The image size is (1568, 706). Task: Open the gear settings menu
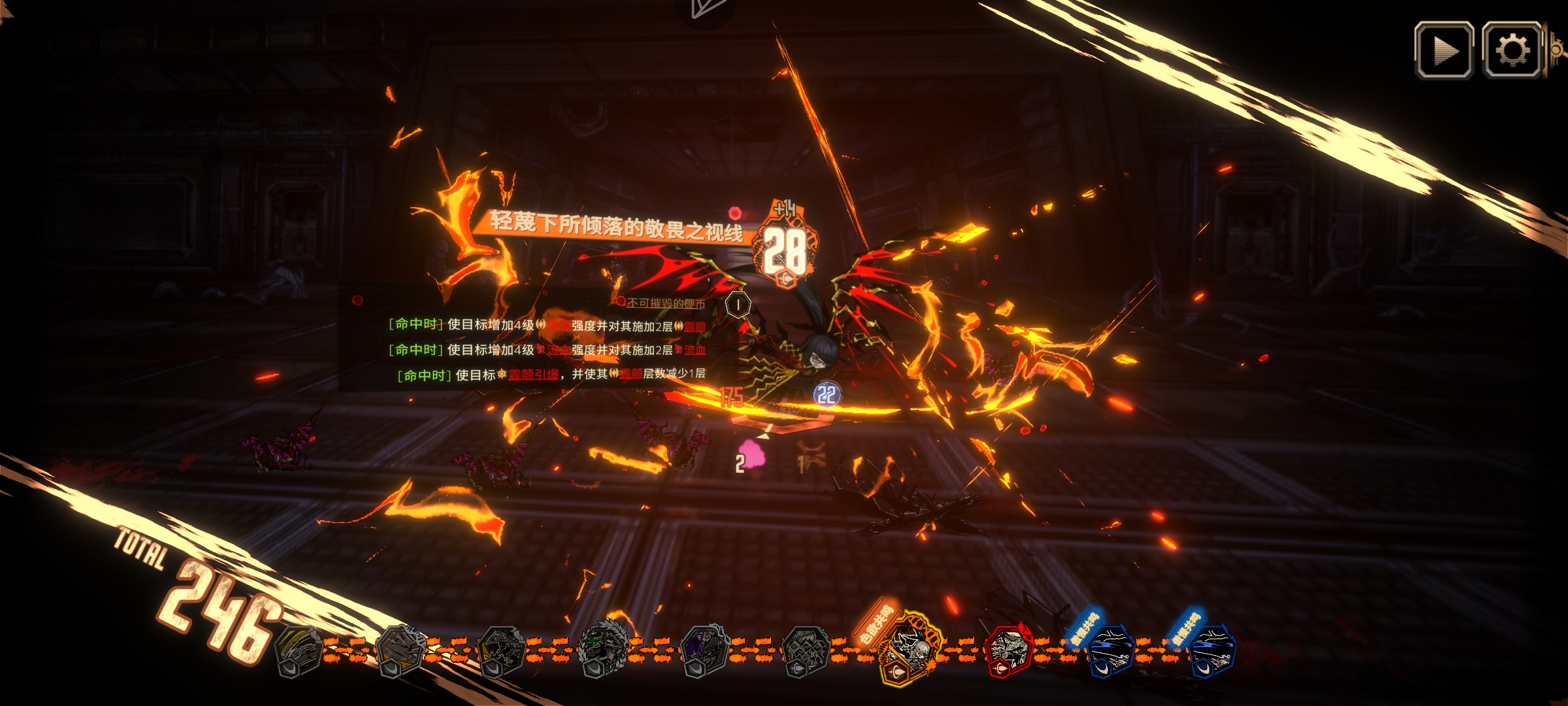point(1512,50)
